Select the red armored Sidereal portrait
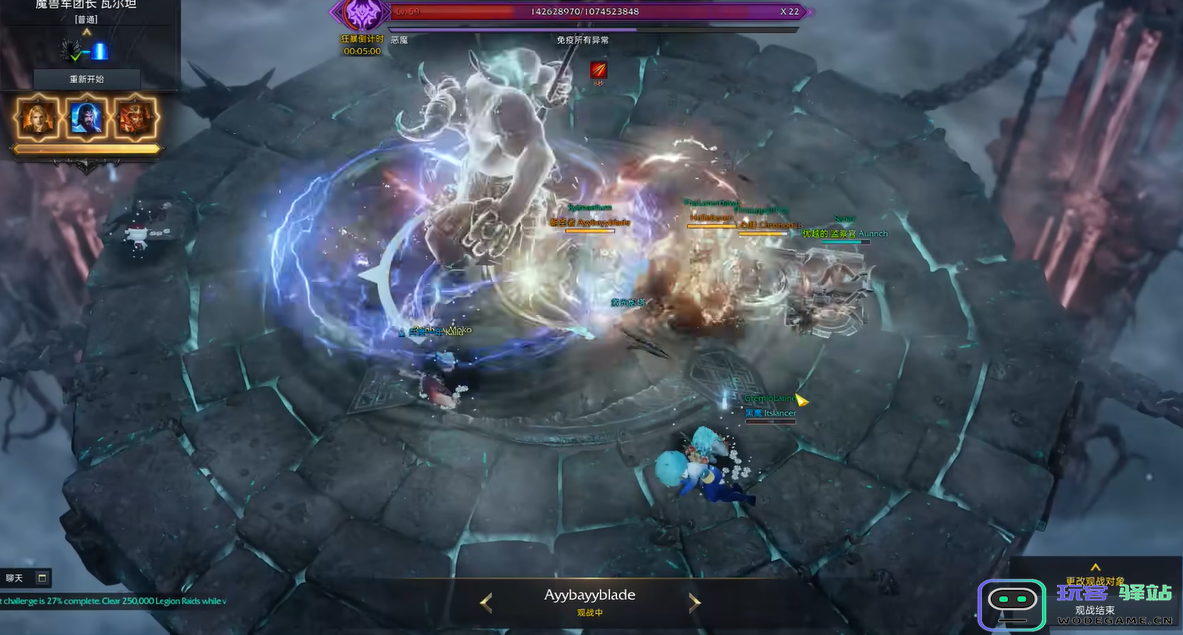1183x635 pixels. [x=135, y=117]
